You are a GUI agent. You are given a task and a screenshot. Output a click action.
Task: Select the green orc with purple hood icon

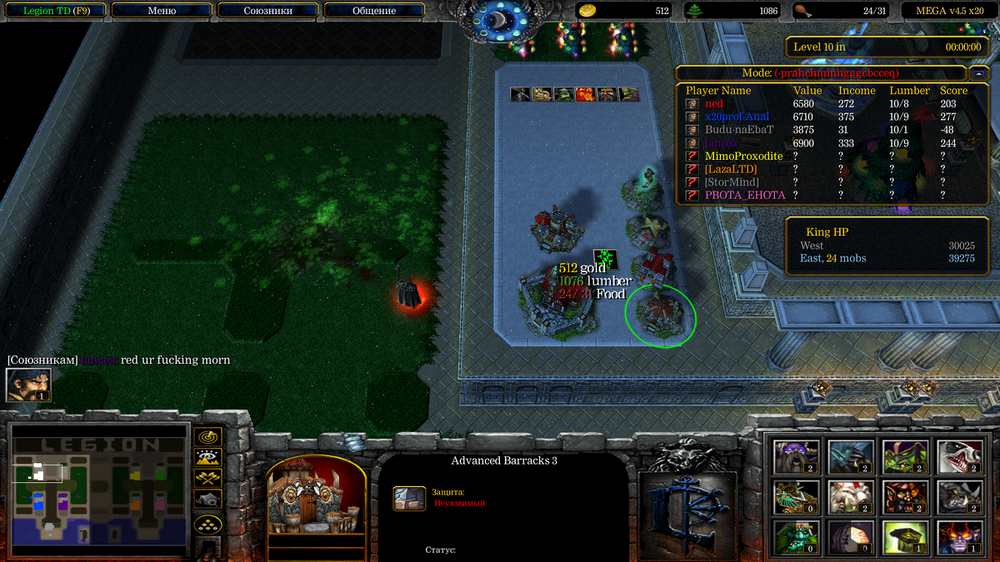(x=904, y=456)
